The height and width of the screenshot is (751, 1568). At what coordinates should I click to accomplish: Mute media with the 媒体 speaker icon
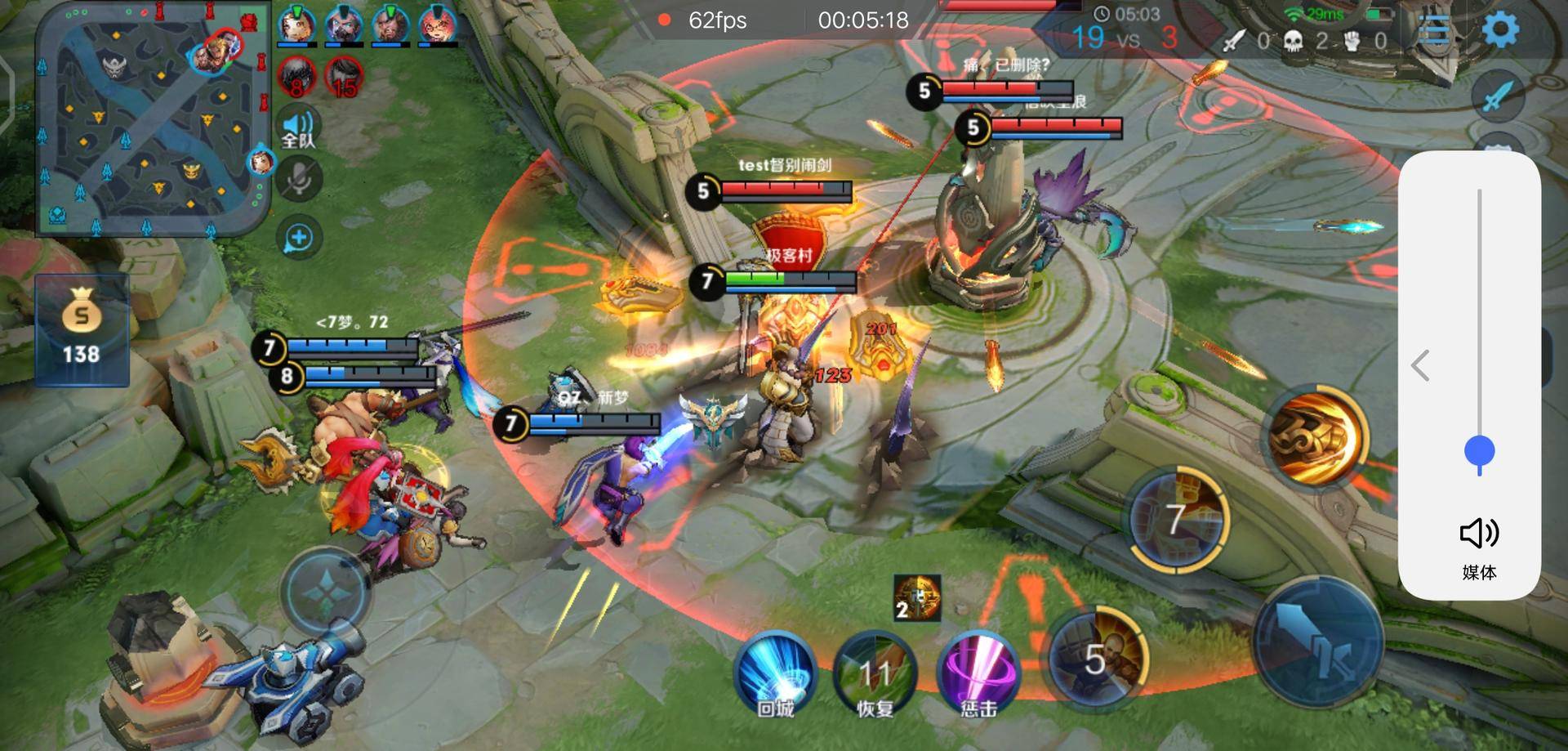[x=1478, y=534]
